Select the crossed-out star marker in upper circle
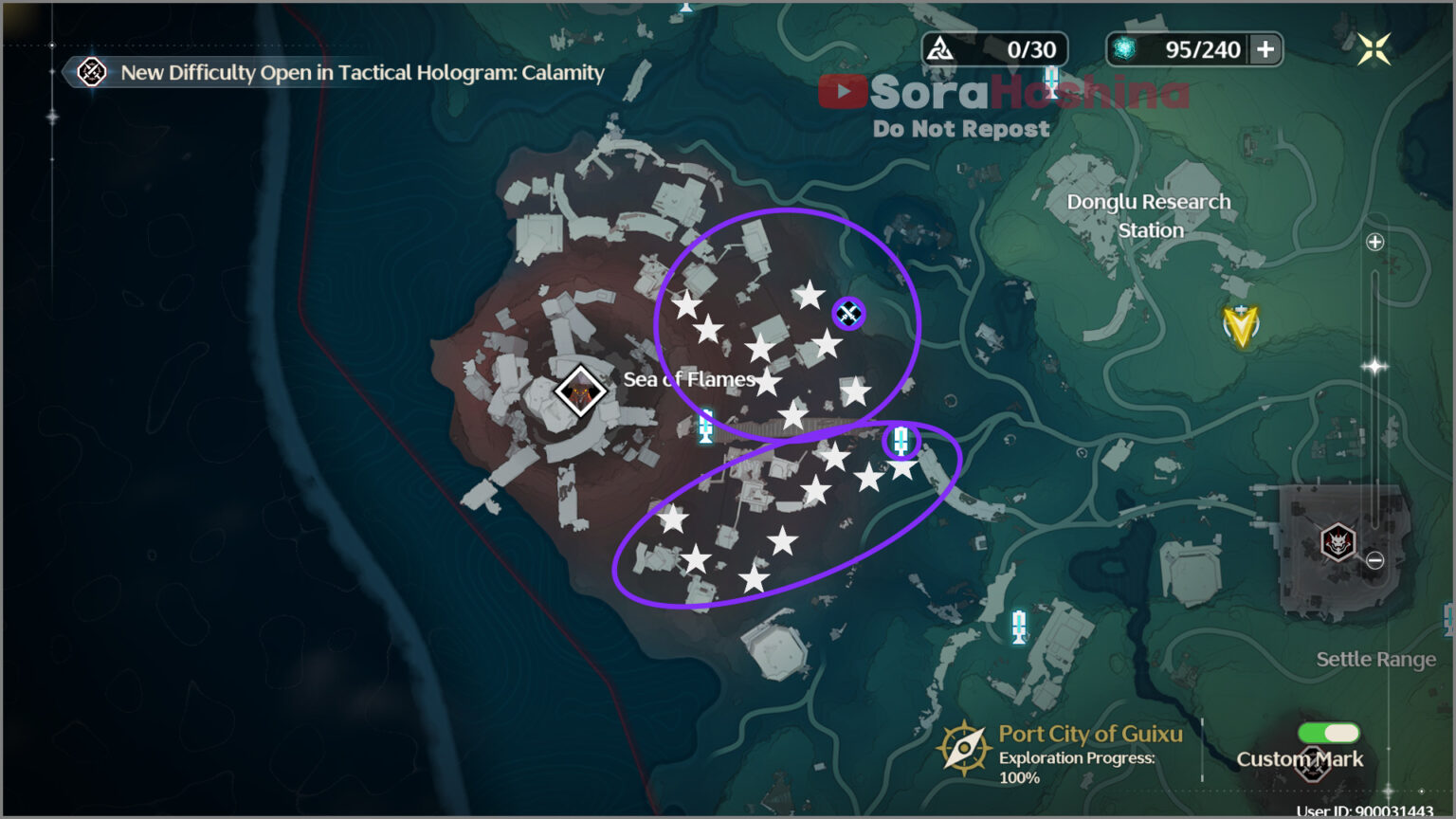 tap(847, 313)
